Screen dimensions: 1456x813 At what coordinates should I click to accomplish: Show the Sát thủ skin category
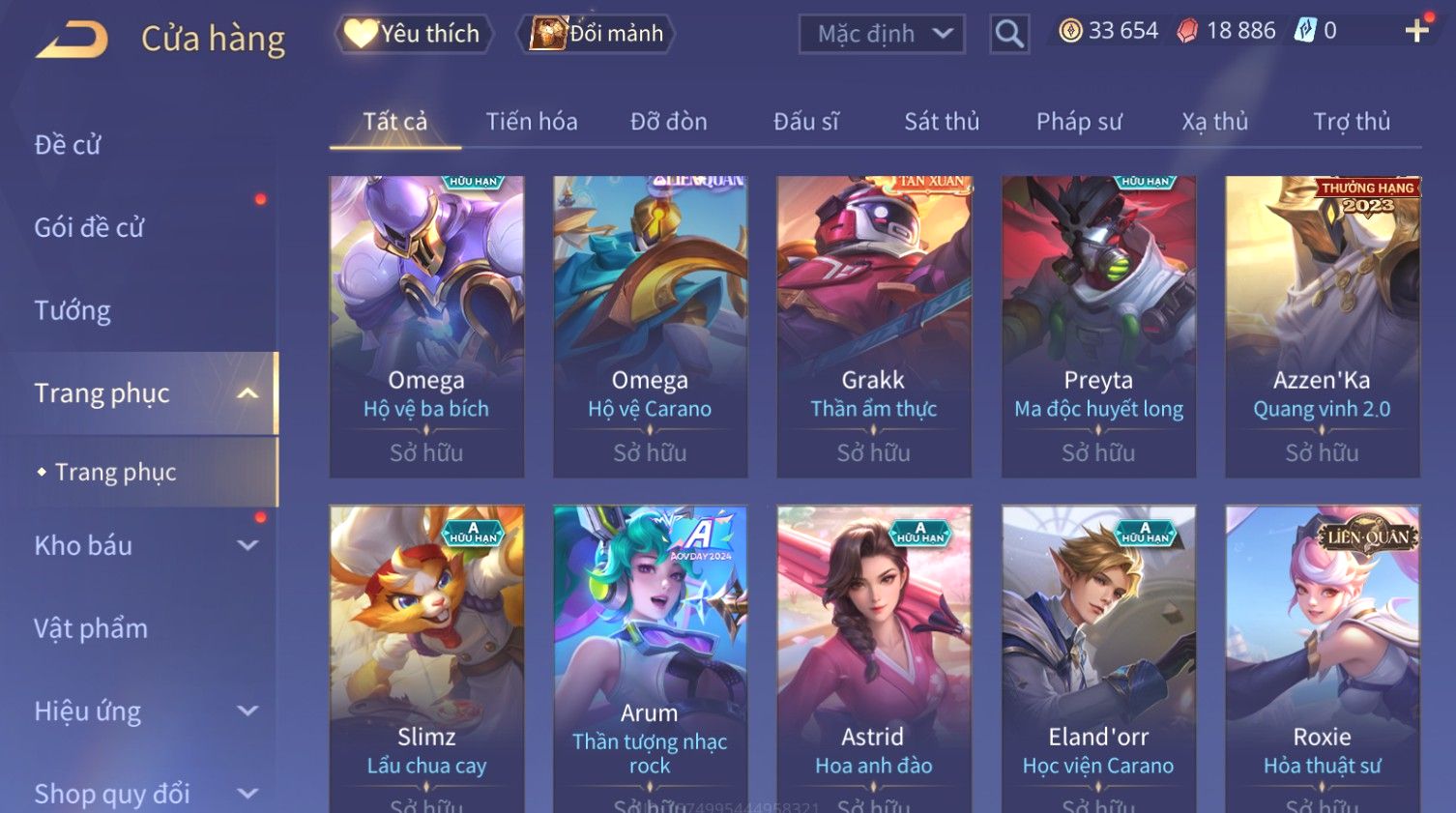942,122
